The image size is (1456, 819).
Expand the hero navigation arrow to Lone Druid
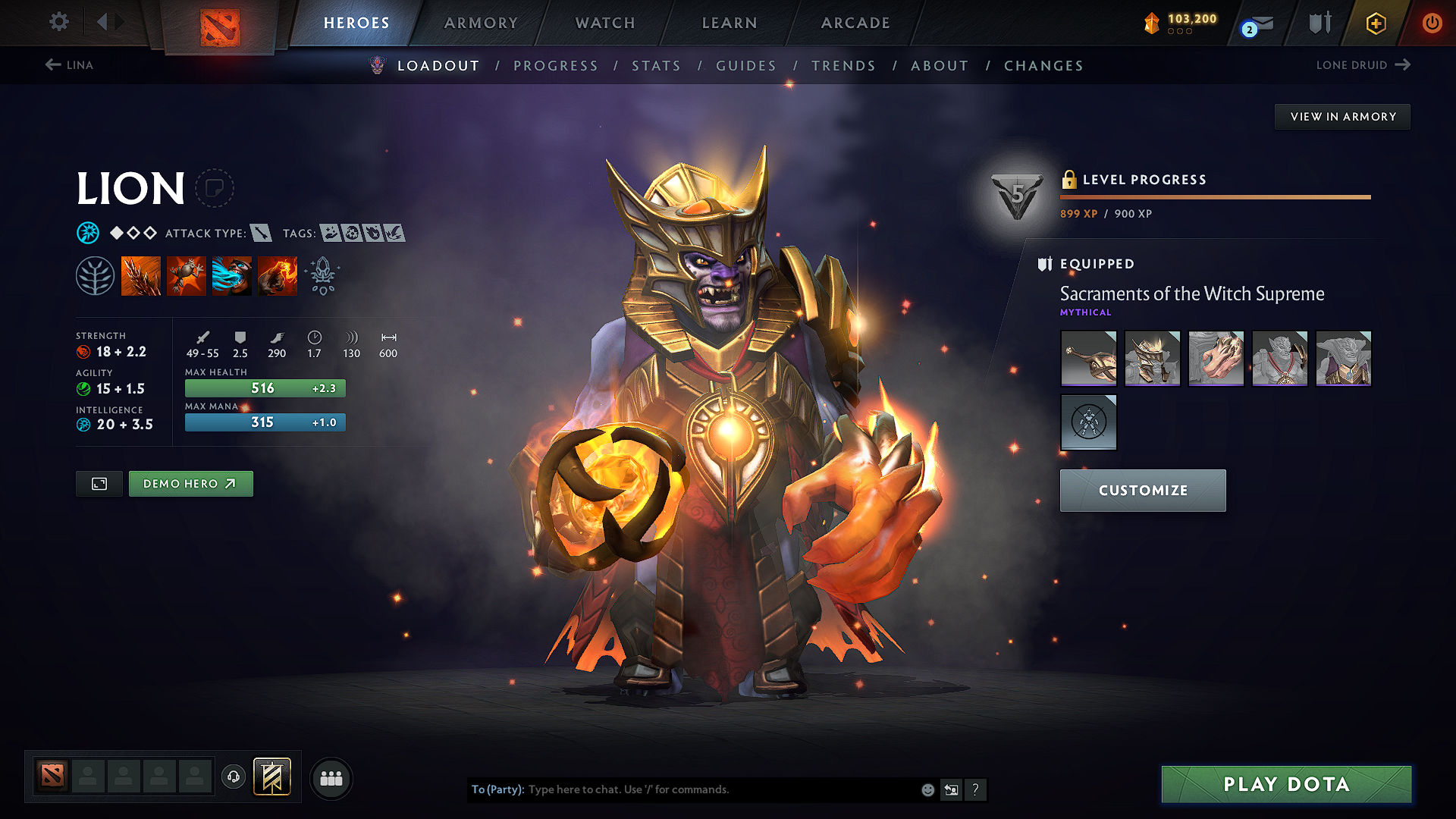pyautogui.click(x=1401, y=65)
